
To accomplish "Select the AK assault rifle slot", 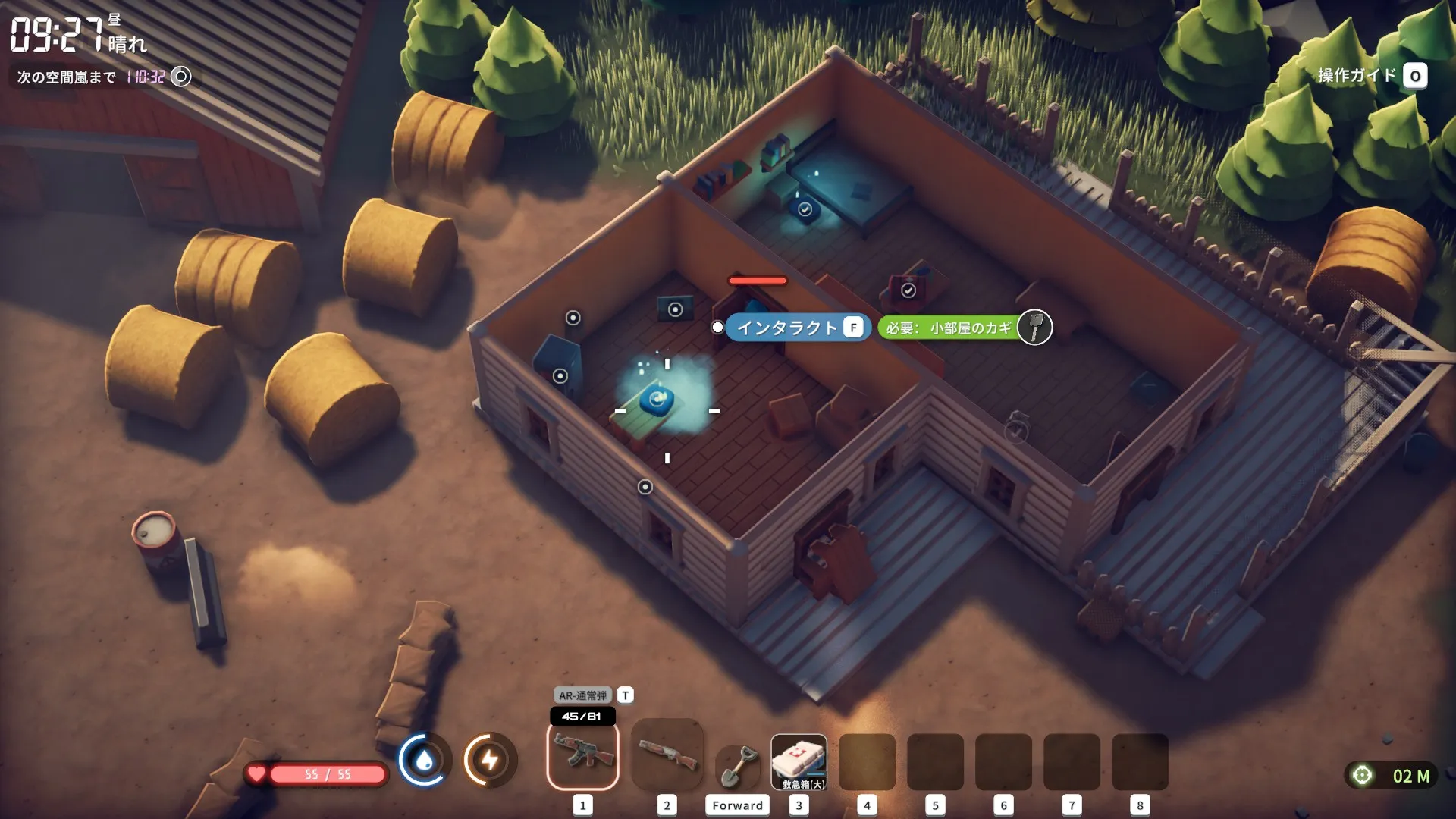I will [x=582, y=756].
